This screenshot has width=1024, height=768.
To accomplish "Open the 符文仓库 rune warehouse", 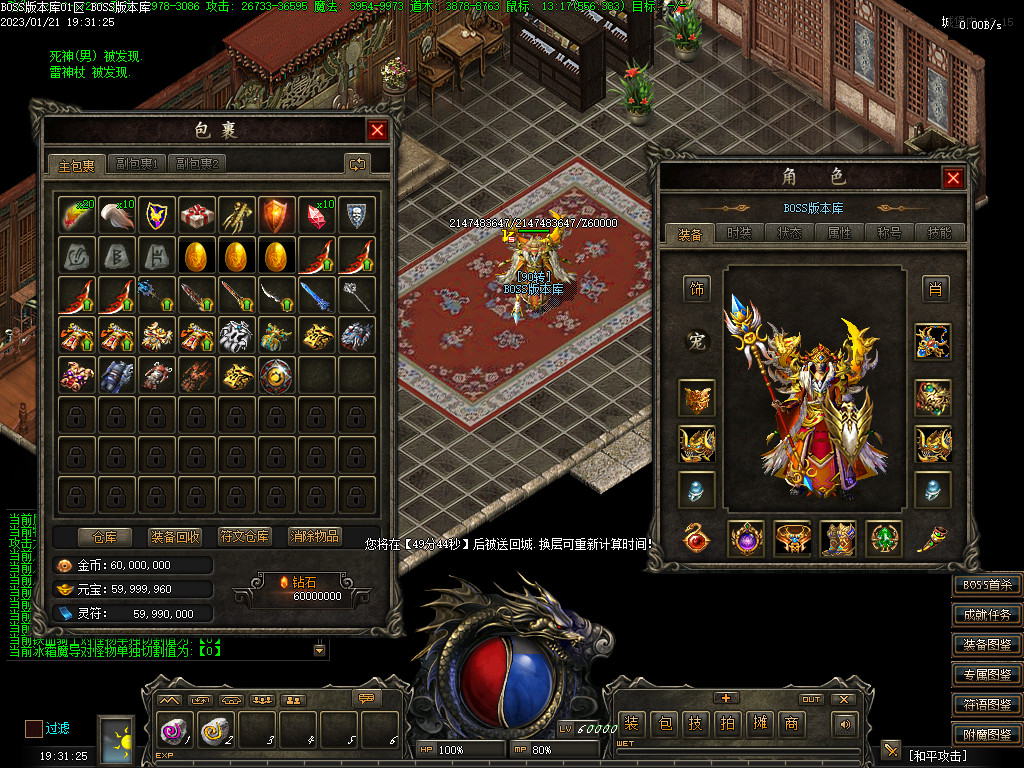I will (x=244, y=536).
